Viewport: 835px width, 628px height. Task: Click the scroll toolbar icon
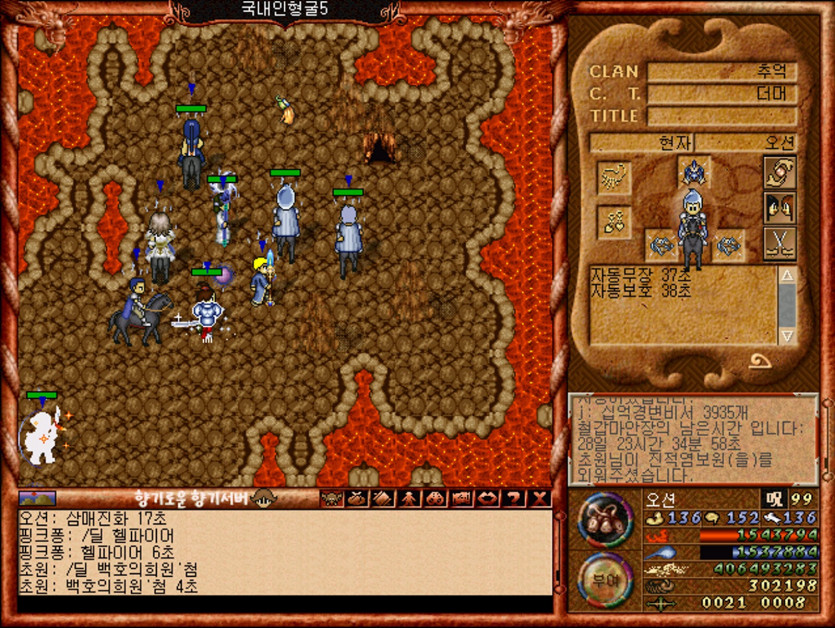pos(383,498)
